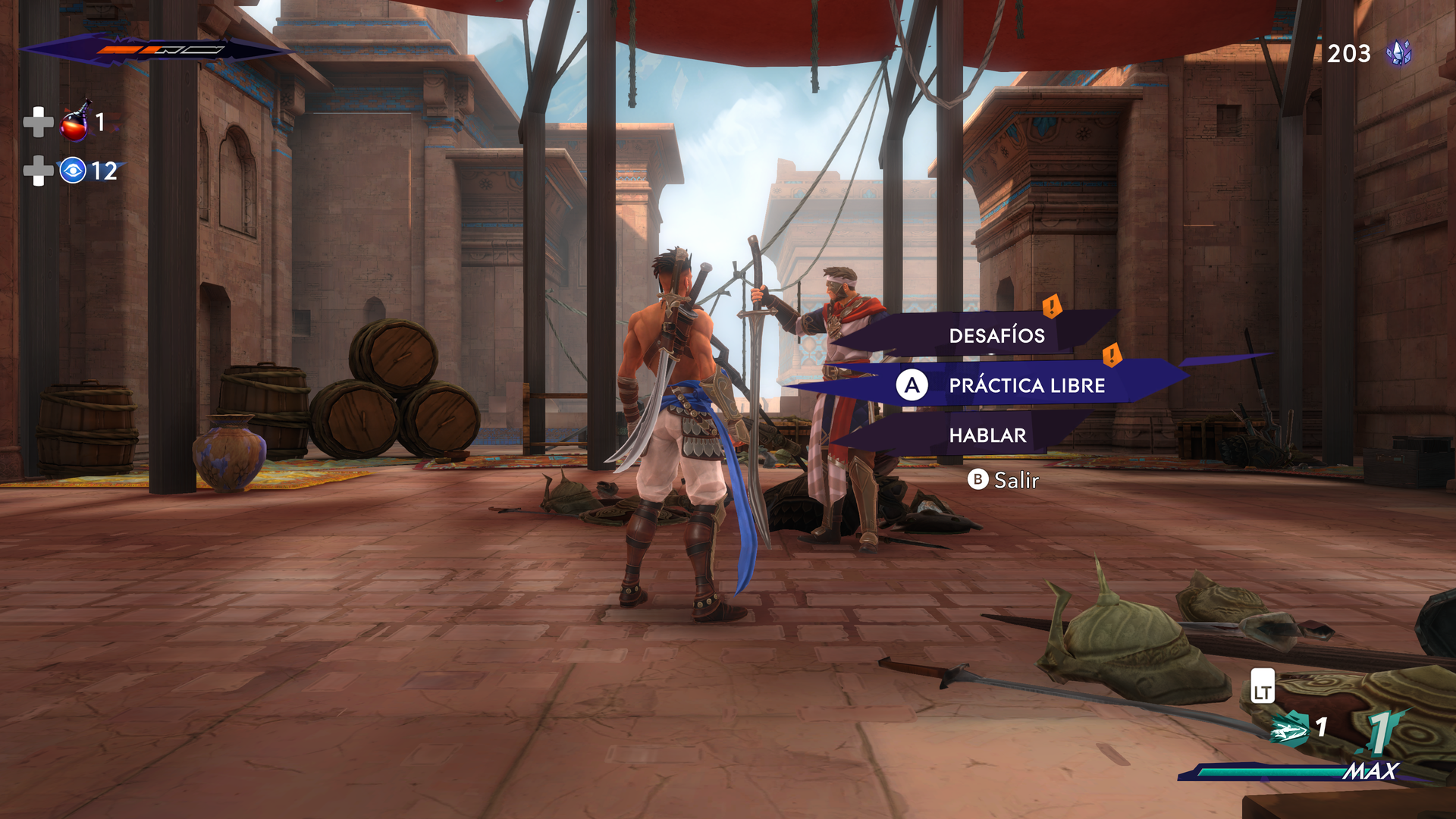The height and width of the screenshot is (819, 1456).
Task: Click the blue eye memory shard icon
Action: coord(73,171)
